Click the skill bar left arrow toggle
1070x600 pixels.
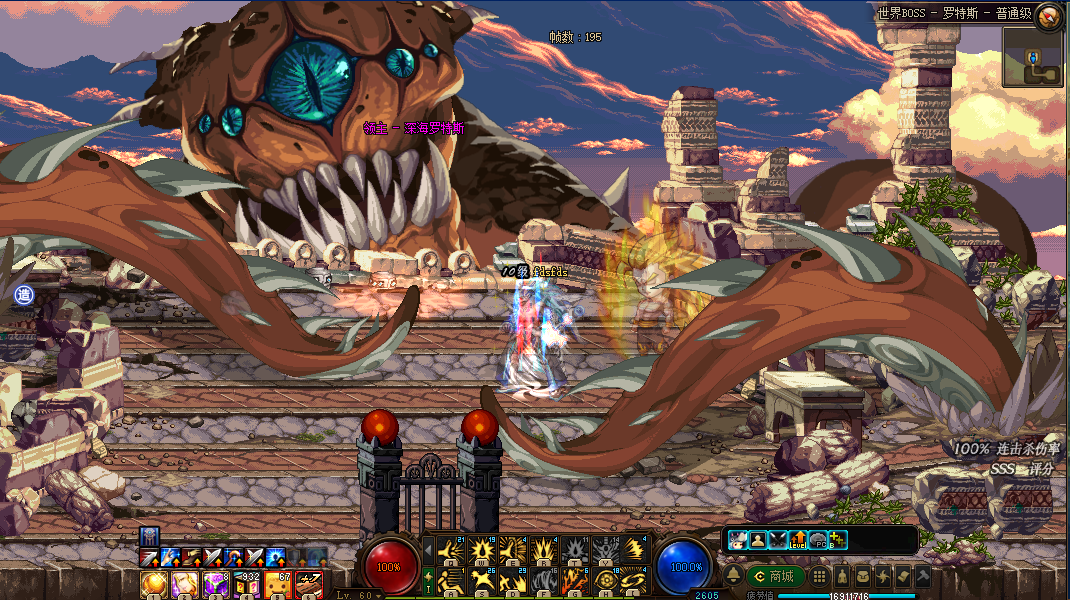(x=429, y=550)
